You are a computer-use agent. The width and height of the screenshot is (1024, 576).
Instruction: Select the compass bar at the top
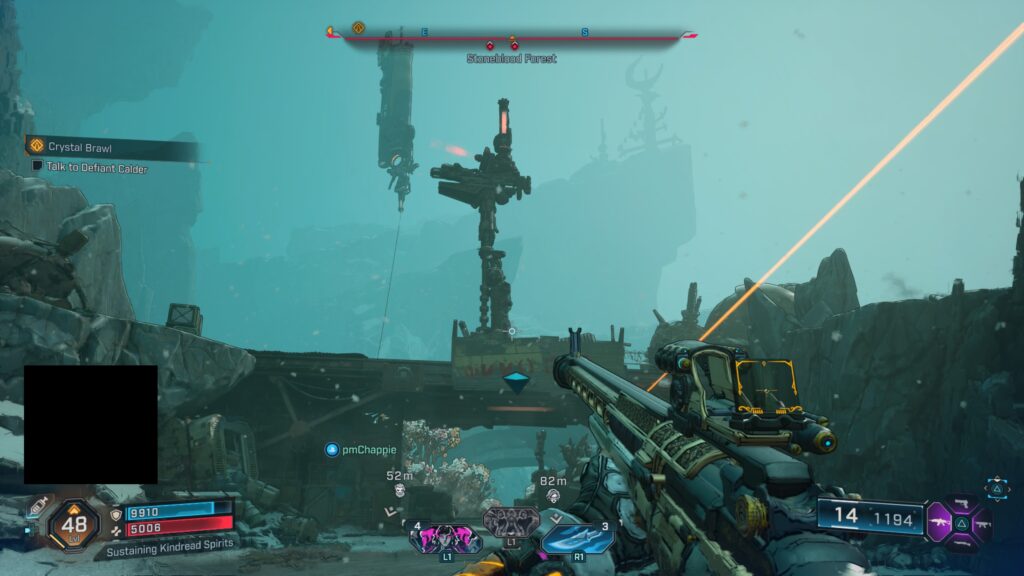(x=510, y=36)
